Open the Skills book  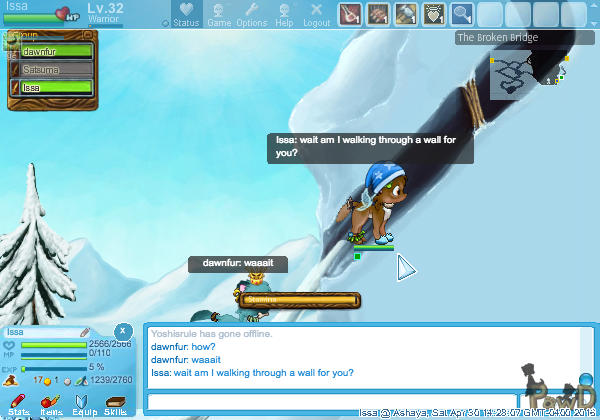click(115, 404)
